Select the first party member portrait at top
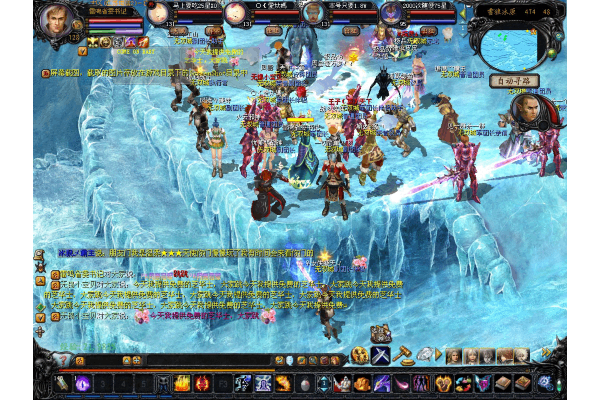Image resolution: width=600 pixels, height=400 pixels. point(159,14)
